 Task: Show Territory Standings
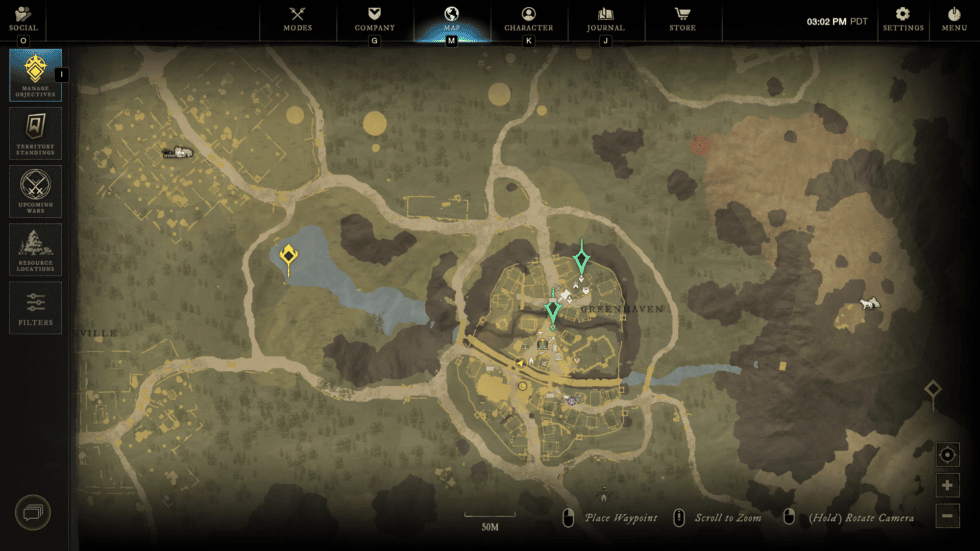(36, 133)
